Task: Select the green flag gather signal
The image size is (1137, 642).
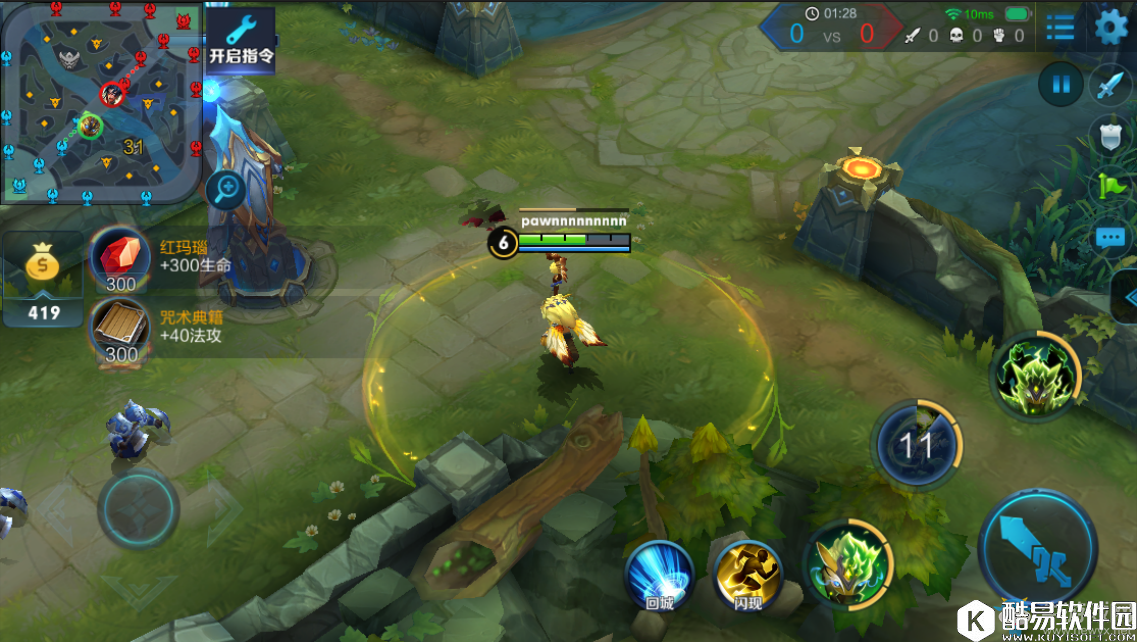Action: click(x=1112, y=186)
